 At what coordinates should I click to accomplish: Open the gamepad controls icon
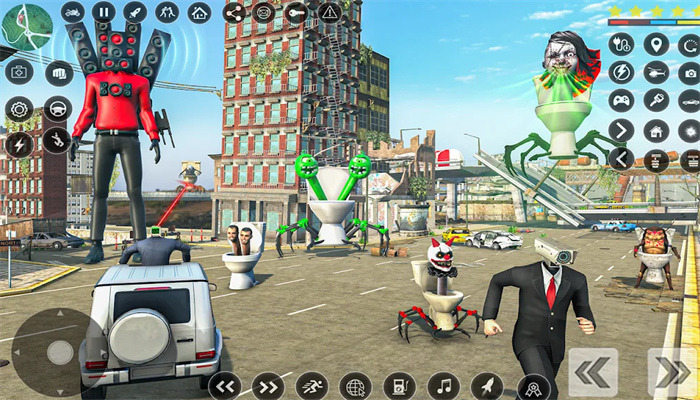(621, 101)
